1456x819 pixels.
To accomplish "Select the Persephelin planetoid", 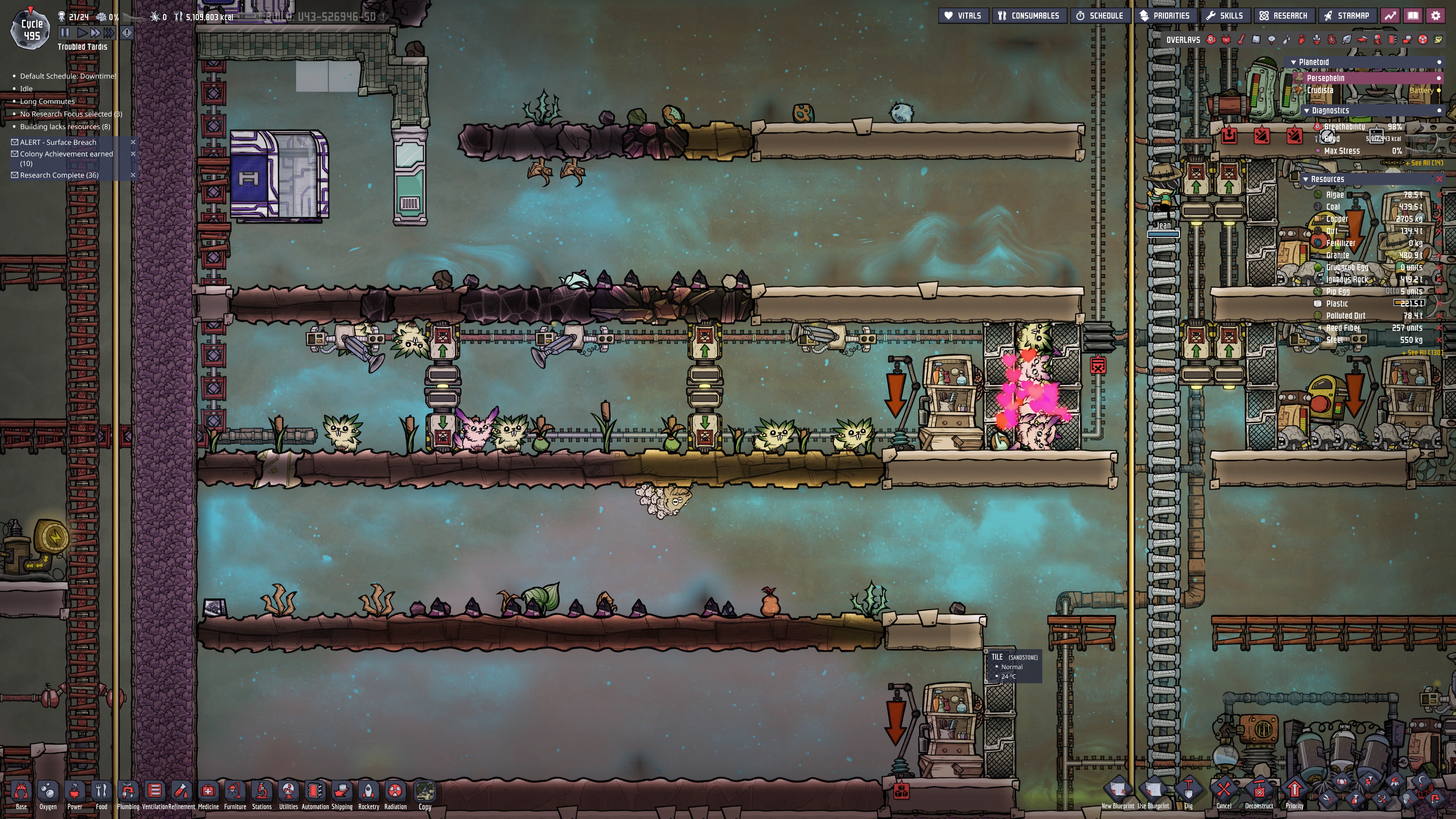I will (1326, 78).
